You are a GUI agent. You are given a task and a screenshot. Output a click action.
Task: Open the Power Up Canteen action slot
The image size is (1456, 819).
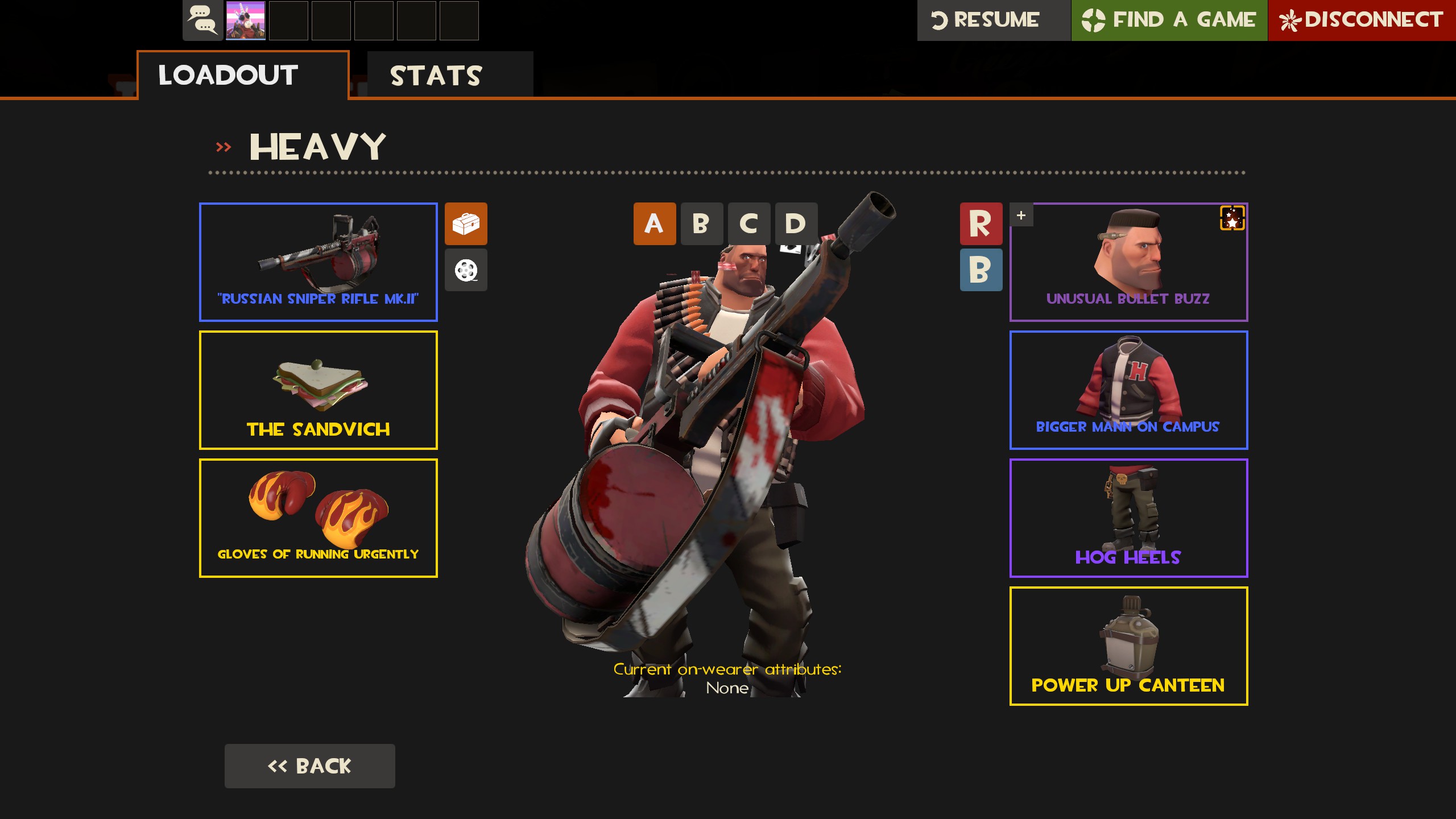click(x=1128, y=646)
